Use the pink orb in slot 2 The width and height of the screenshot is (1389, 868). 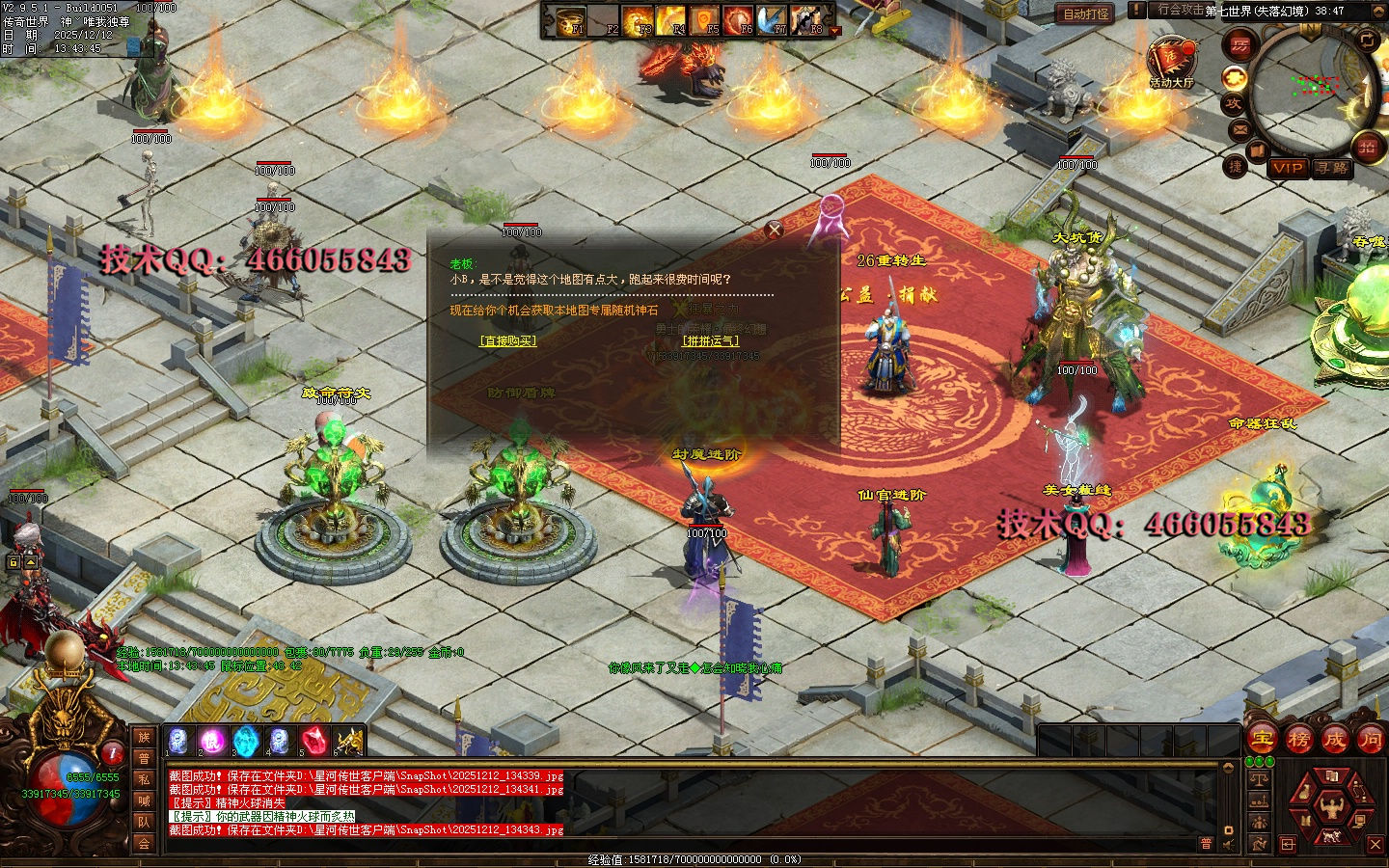tap(211, 741)
